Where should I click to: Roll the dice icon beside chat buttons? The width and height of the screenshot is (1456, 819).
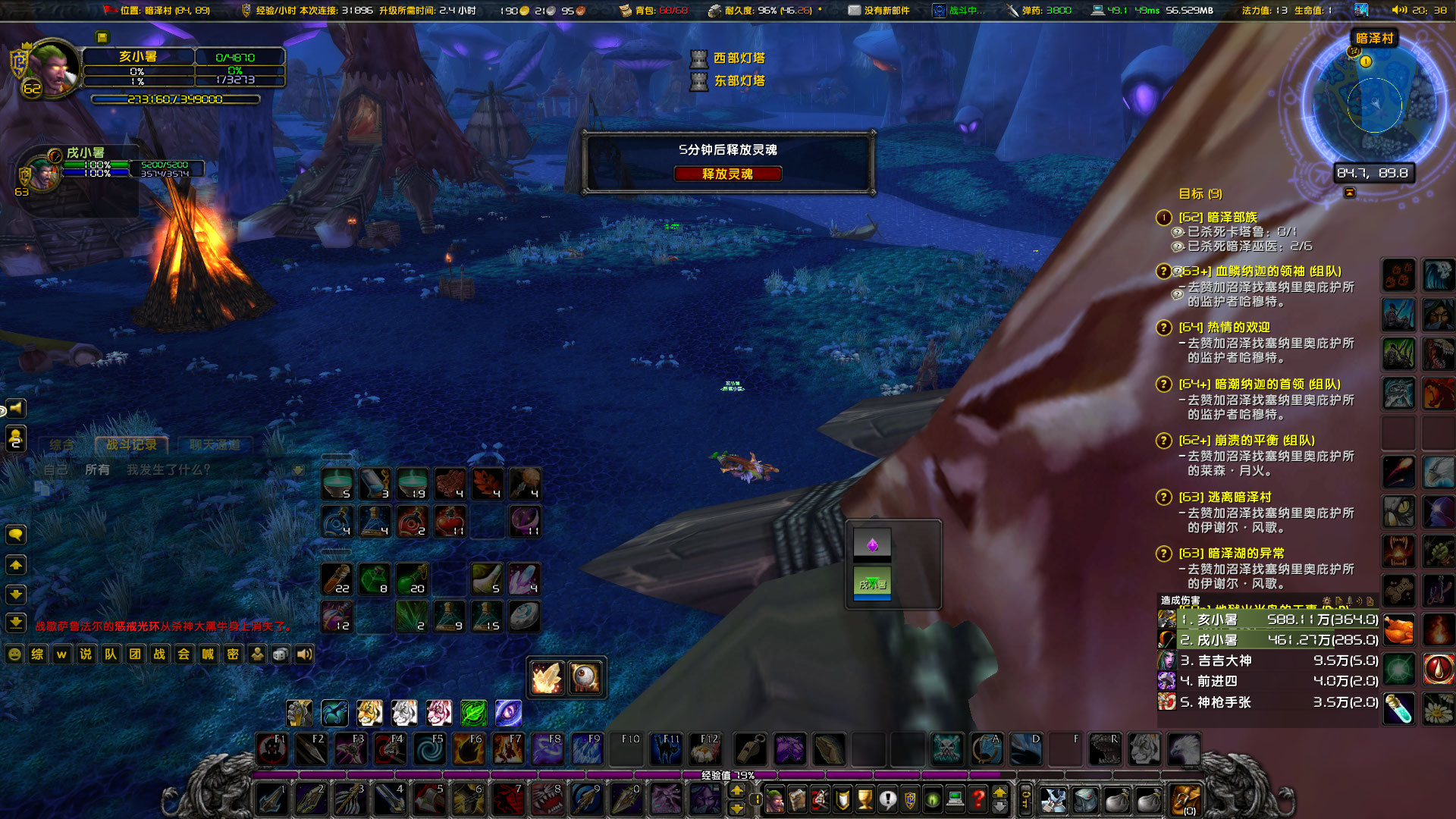tap(280, 654)
